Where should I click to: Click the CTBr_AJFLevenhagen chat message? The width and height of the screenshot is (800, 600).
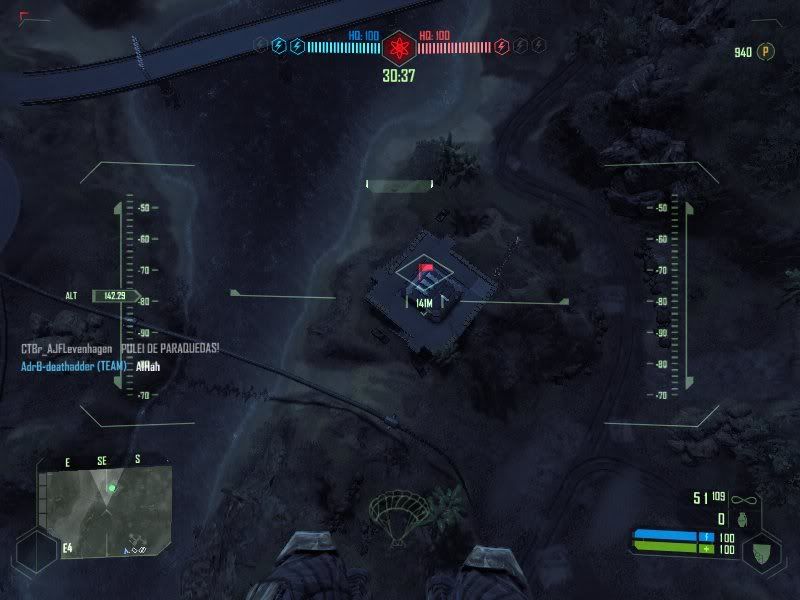120,348
